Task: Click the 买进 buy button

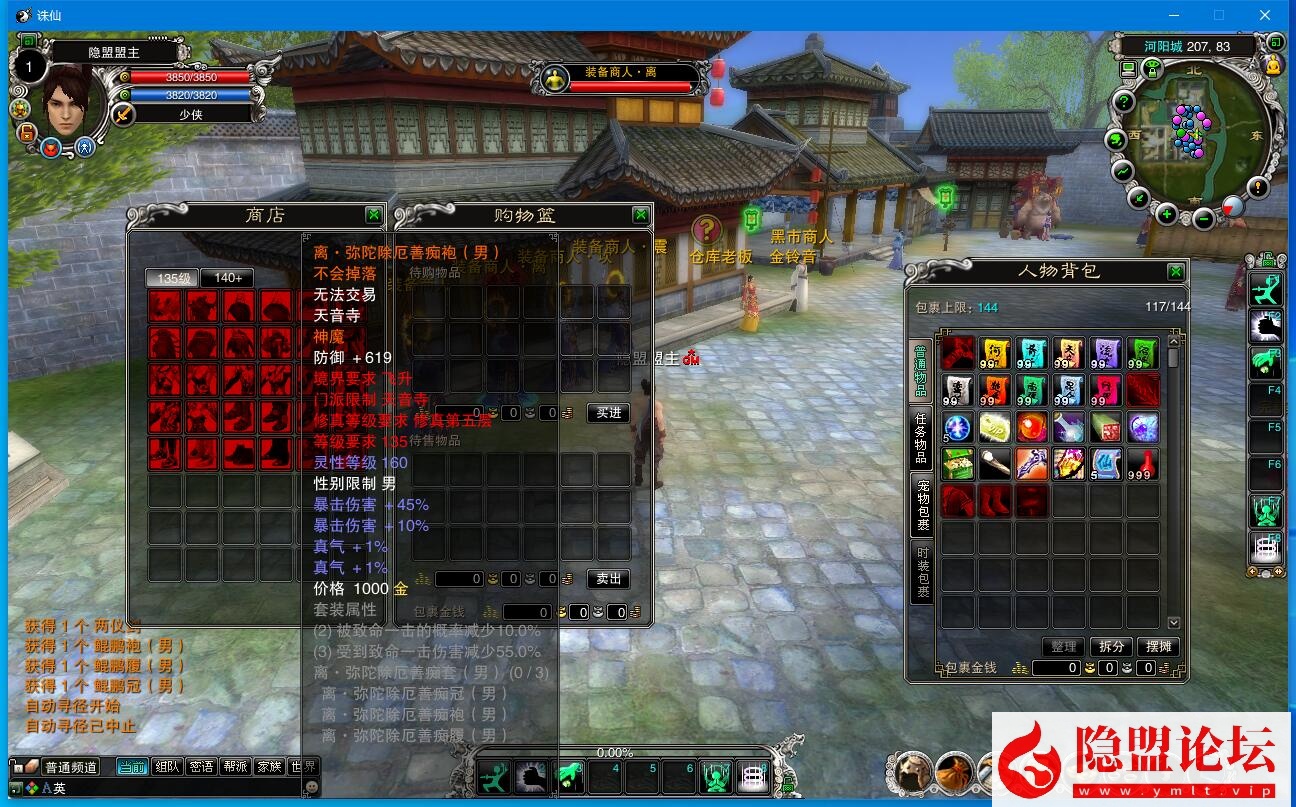Action: pyautogui.click(x=608, y=413)
